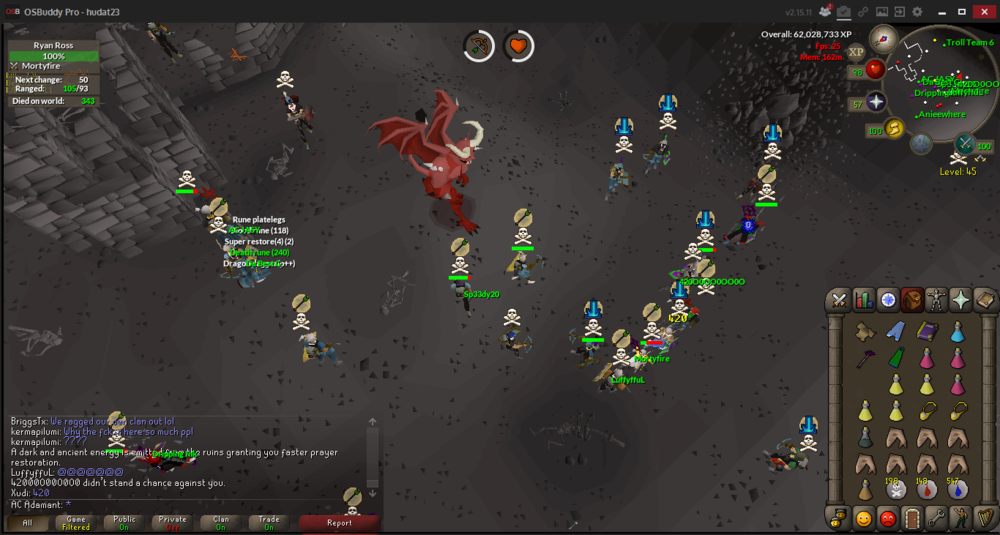This screenshot has height=535, width=1000.
Task: Open the Combat Options tab
Action: (x=839, y=300)
